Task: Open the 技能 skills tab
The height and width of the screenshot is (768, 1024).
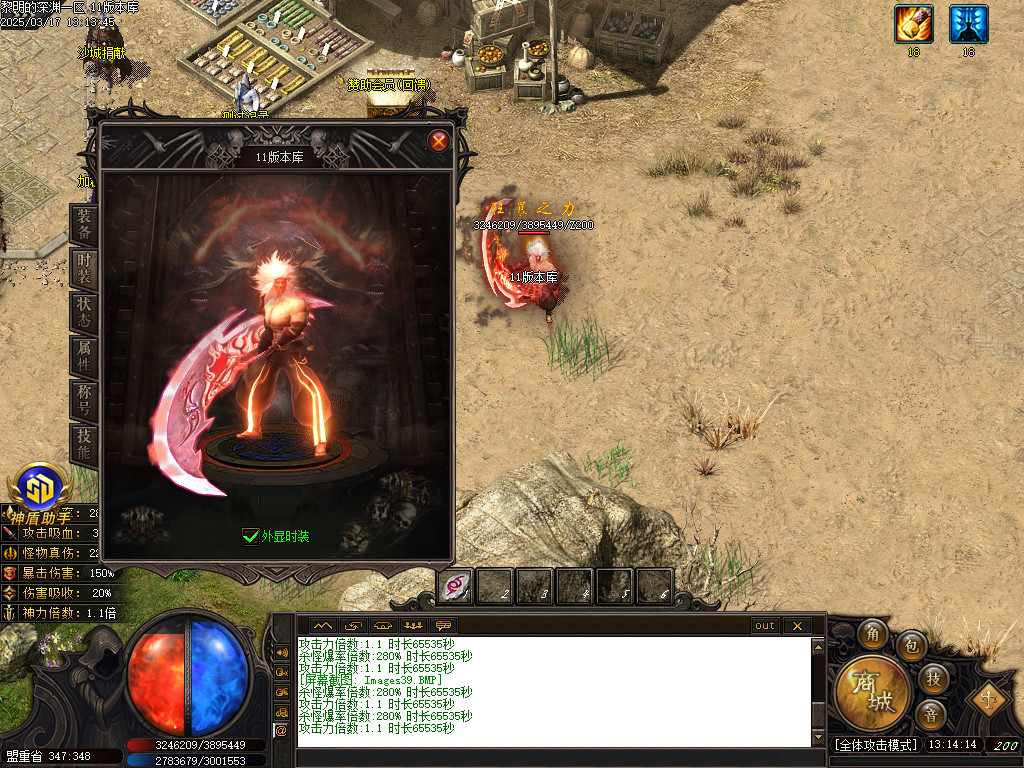Action: (85, 443)
